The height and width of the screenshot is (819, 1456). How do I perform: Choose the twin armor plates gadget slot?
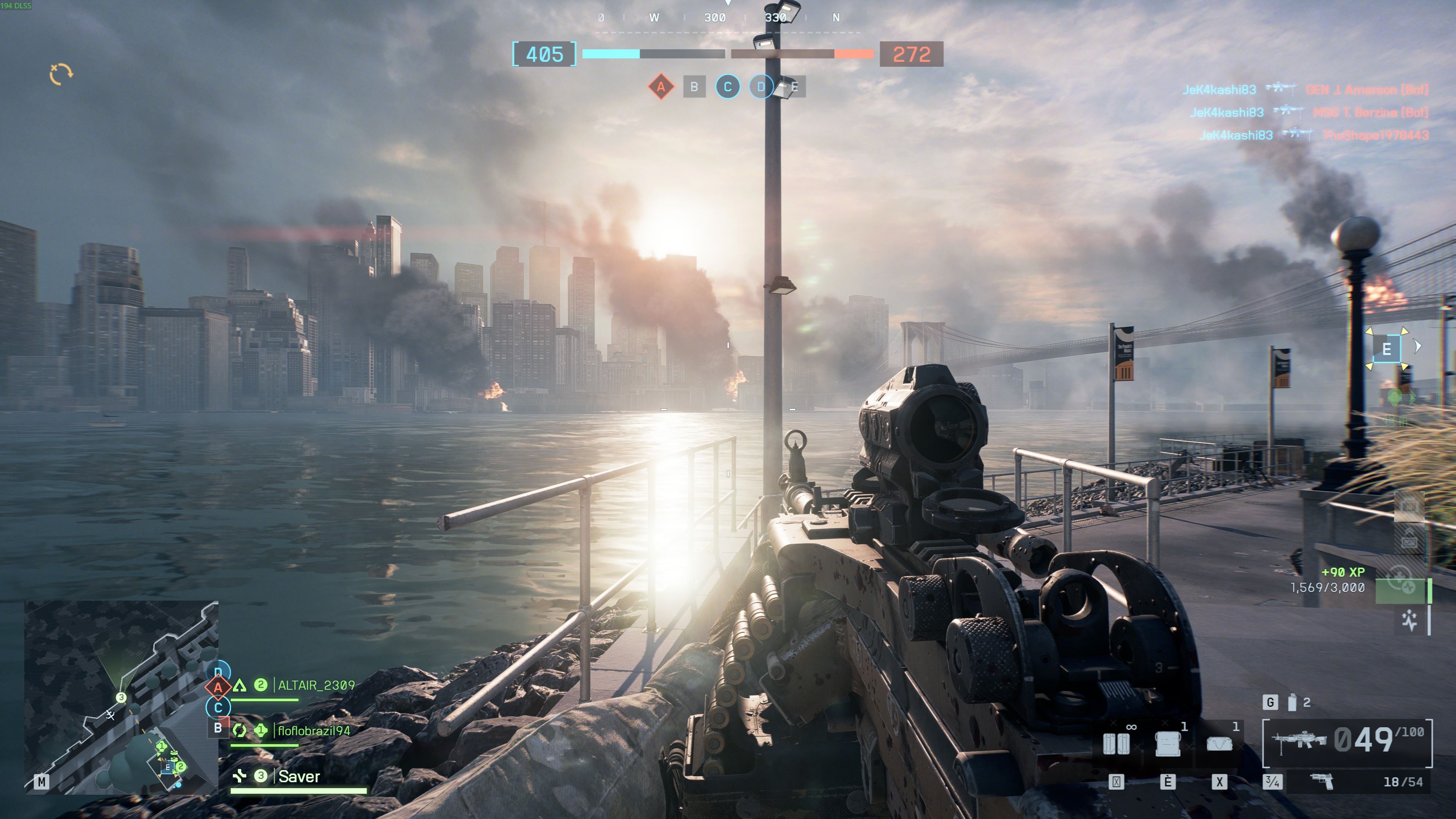coord(1116,743)
